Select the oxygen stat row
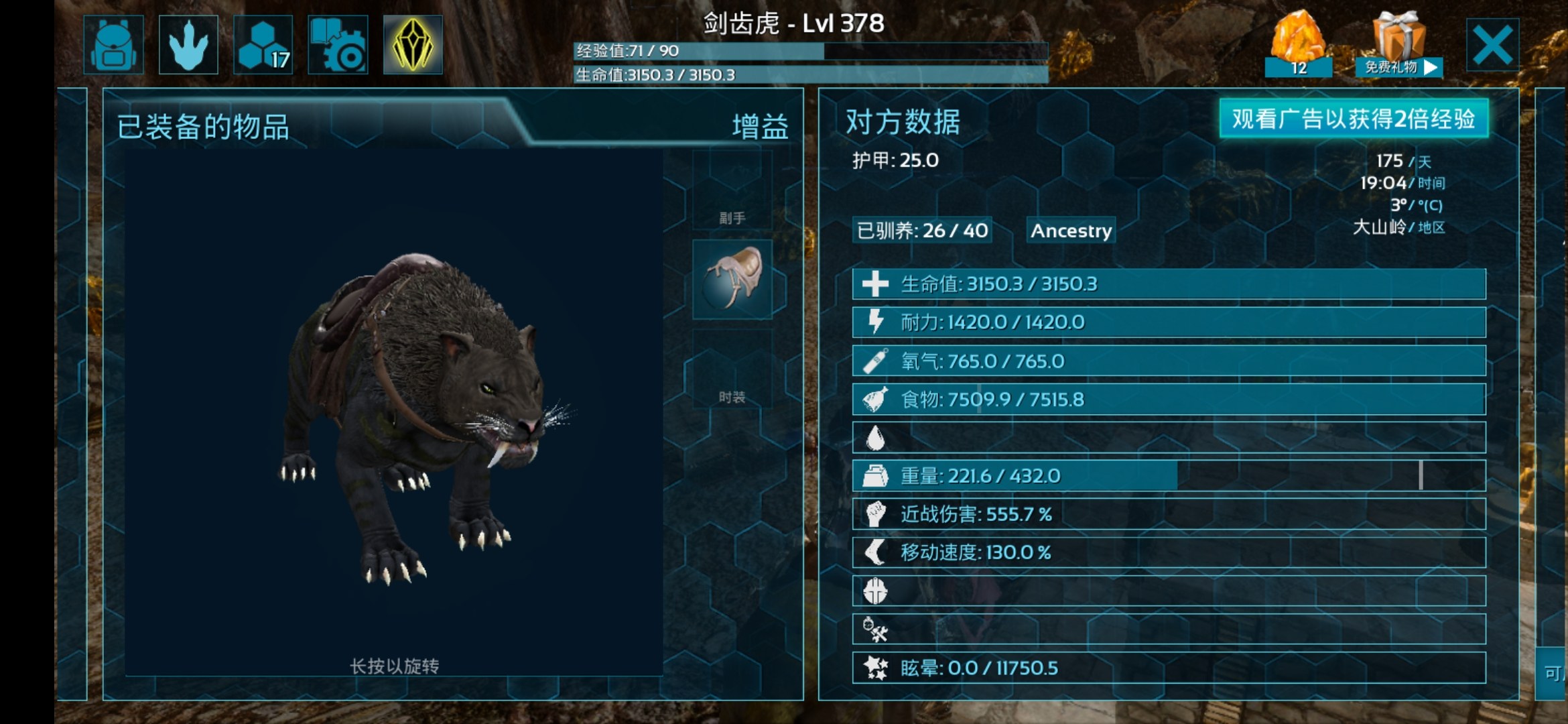The width and height of the screenshot is (1568, 724). click(1169, 361)
